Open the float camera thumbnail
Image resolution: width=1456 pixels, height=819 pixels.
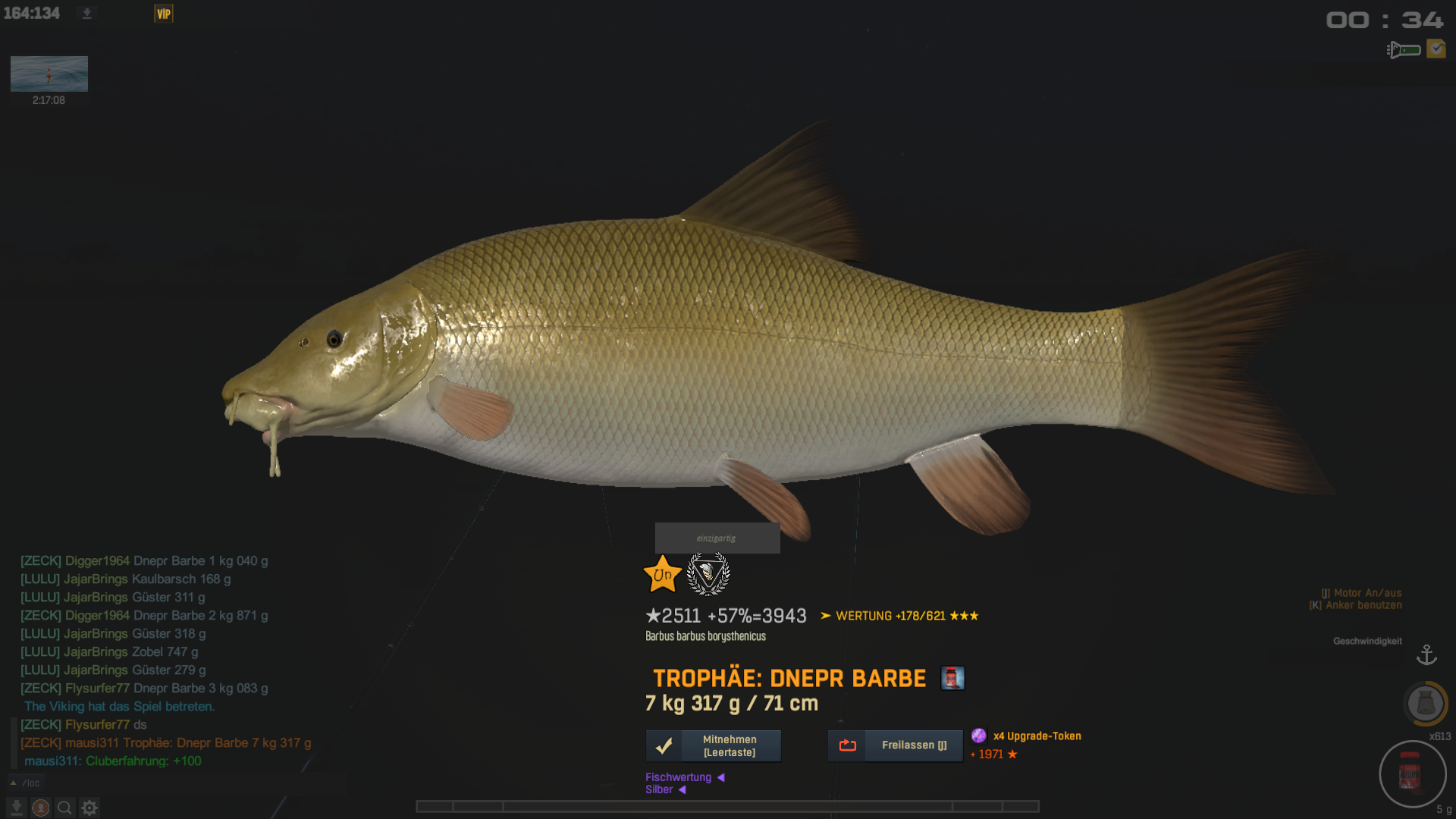[x=49, y=74]
